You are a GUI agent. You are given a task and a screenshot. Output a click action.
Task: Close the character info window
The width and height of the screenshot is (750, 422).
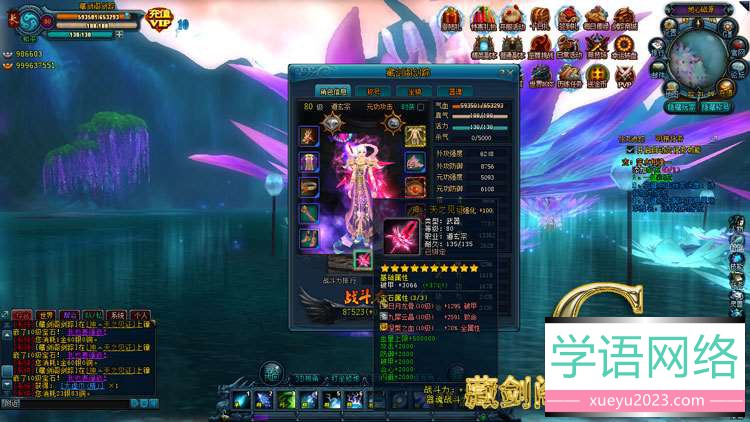[510, 72]
